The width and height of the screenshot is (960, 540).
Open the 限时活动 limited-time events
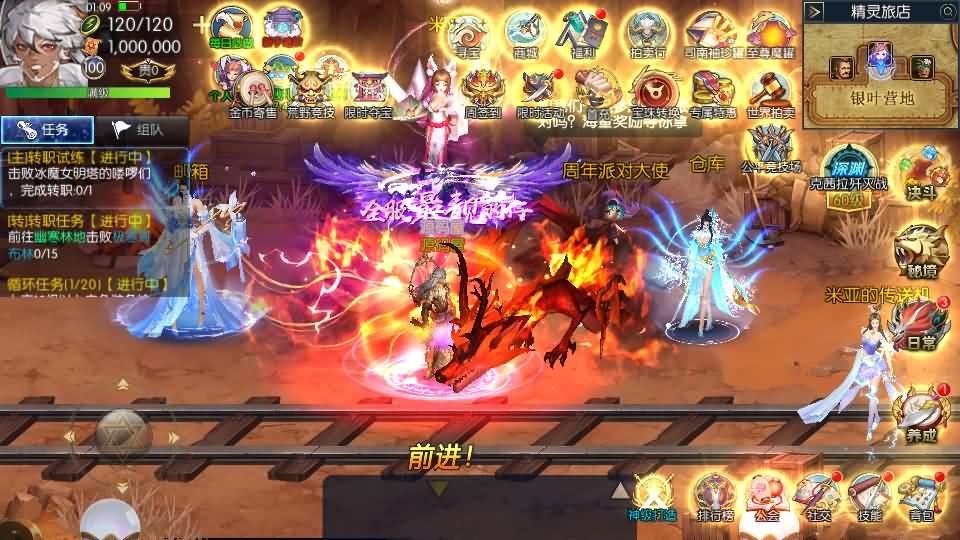click(x=540, y=91)
